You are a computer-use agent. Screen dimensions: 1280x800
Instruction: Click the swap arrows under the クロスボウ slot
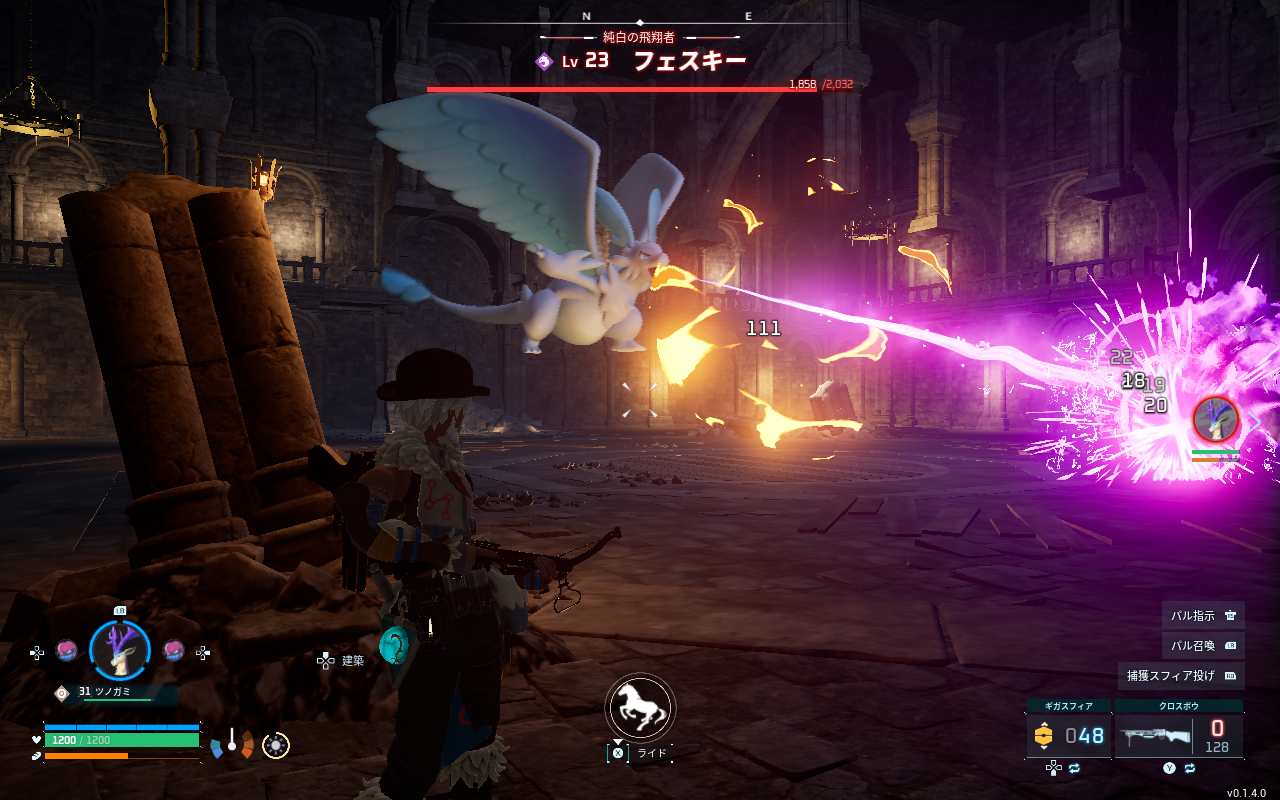click(x=1190, y=768)
